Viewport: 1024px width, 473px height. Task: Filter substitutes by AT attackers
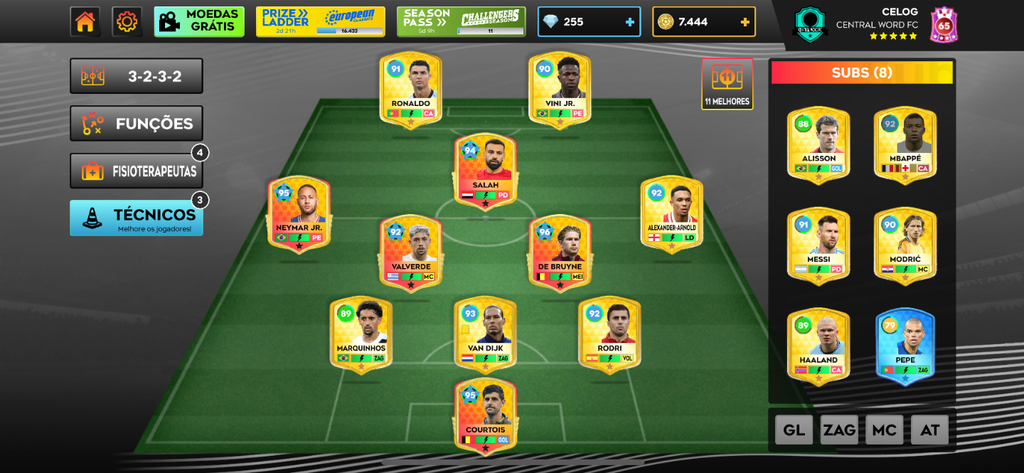point(929,430)
